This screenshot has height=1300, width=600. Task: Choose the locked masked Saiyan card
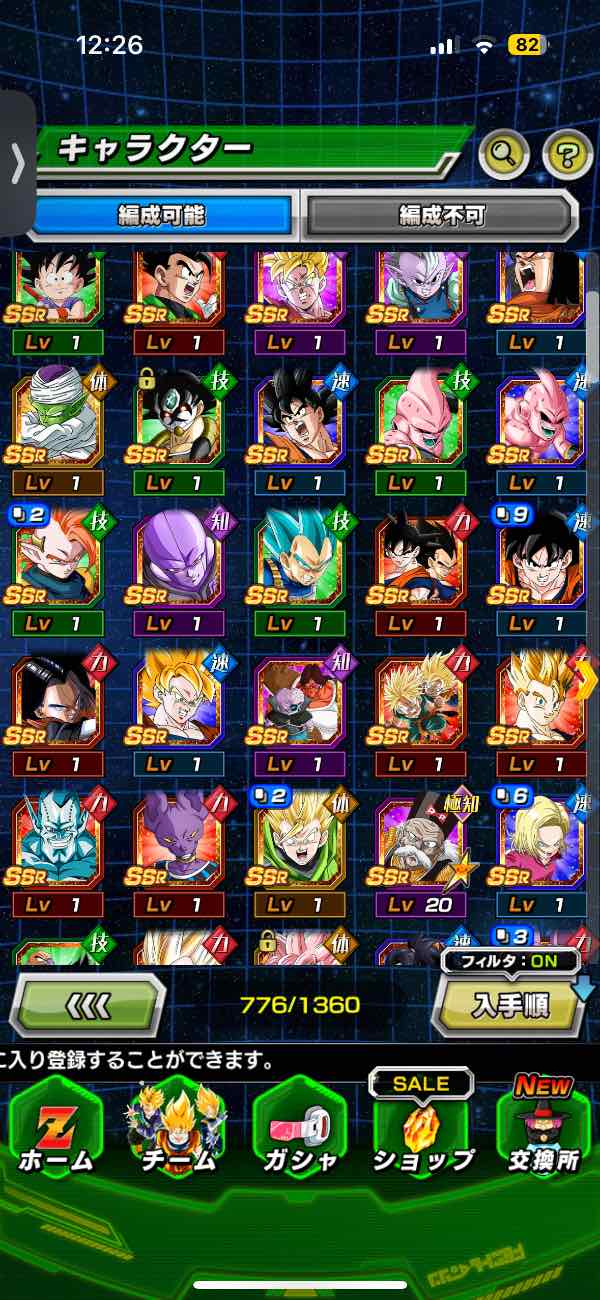coord(179,424)
